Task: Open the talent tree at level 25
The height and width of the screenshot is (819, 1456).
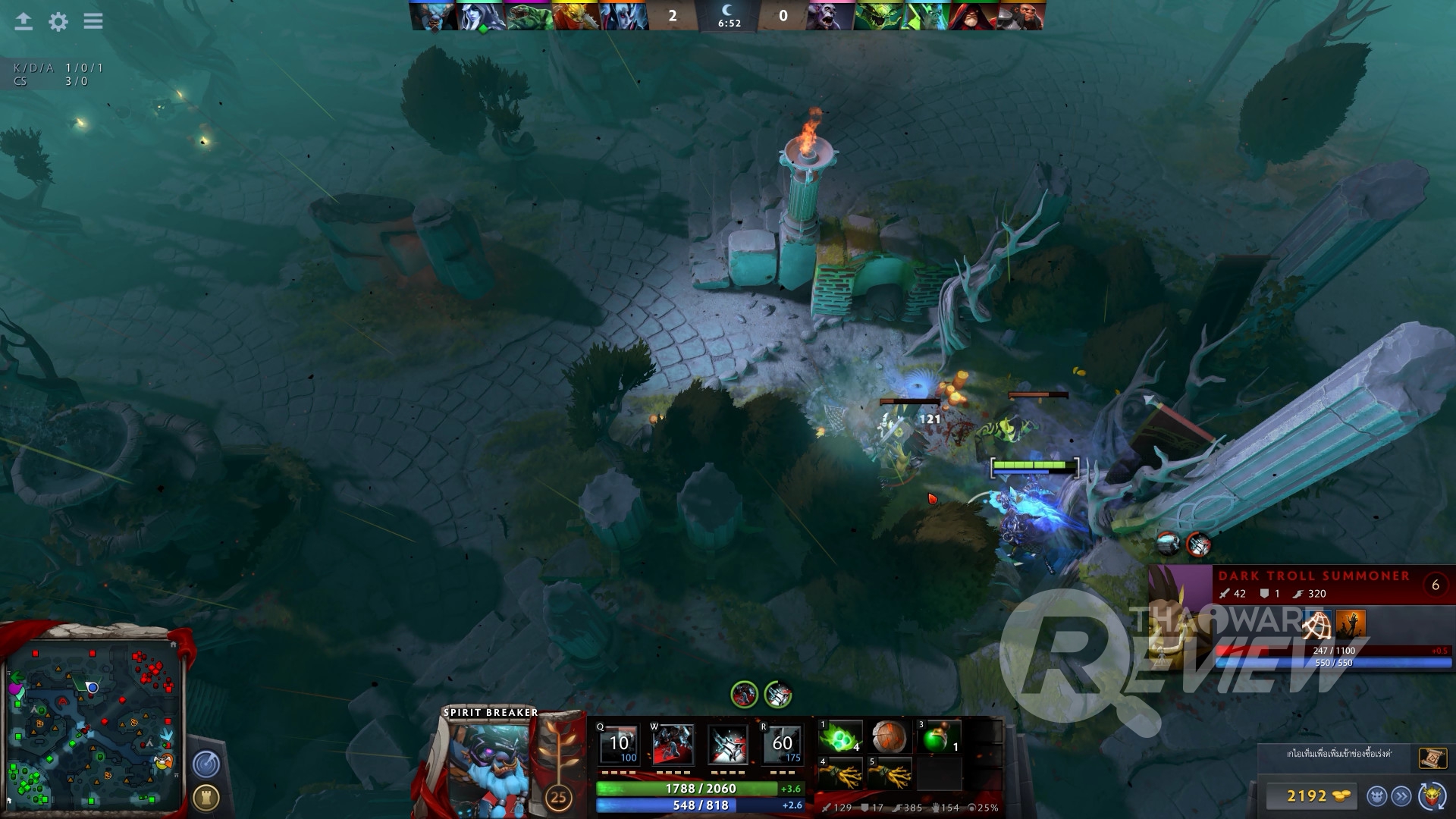Action: [559, 795]
